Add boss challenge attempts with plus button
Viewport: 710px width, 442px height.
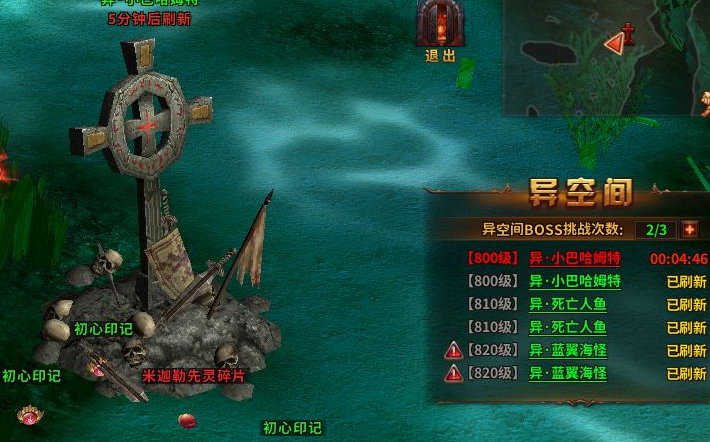[689, 229]
